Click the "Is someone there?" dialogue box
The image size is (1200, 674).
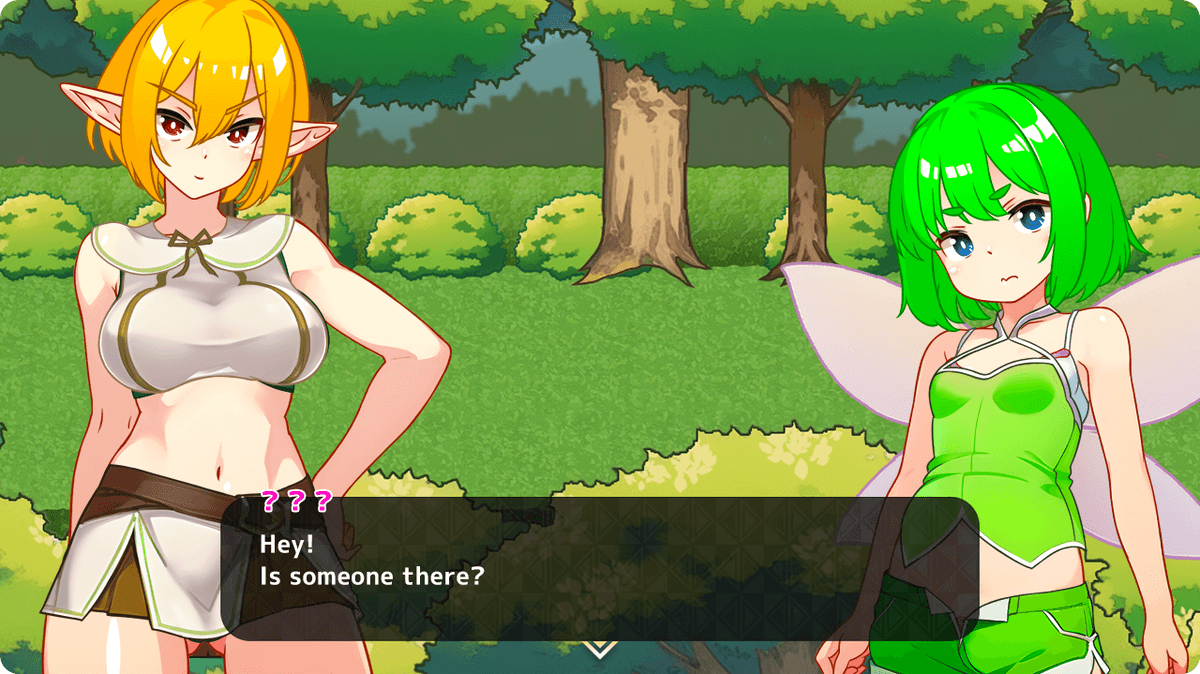[x=598, y=568]
